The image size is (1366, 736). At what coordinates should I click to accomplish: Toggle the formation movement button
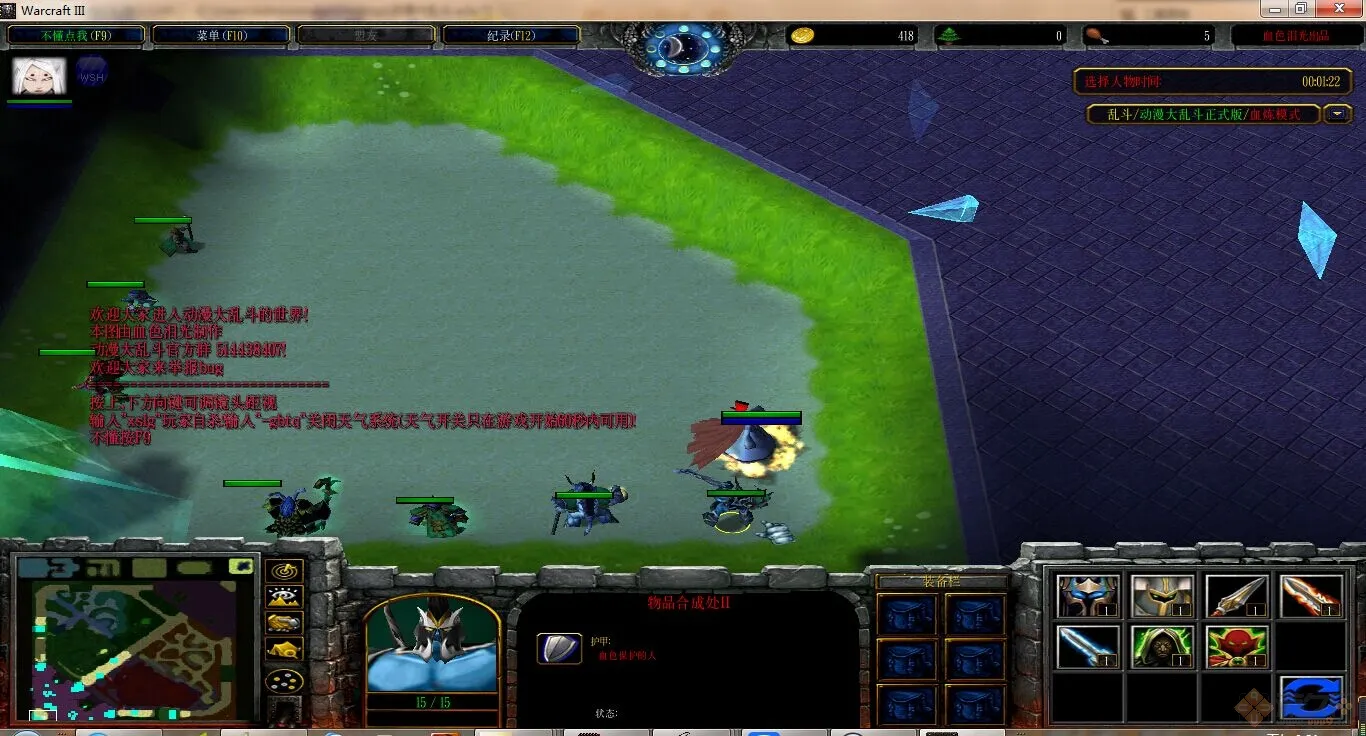pyautogui.click(x=284, y=682)
